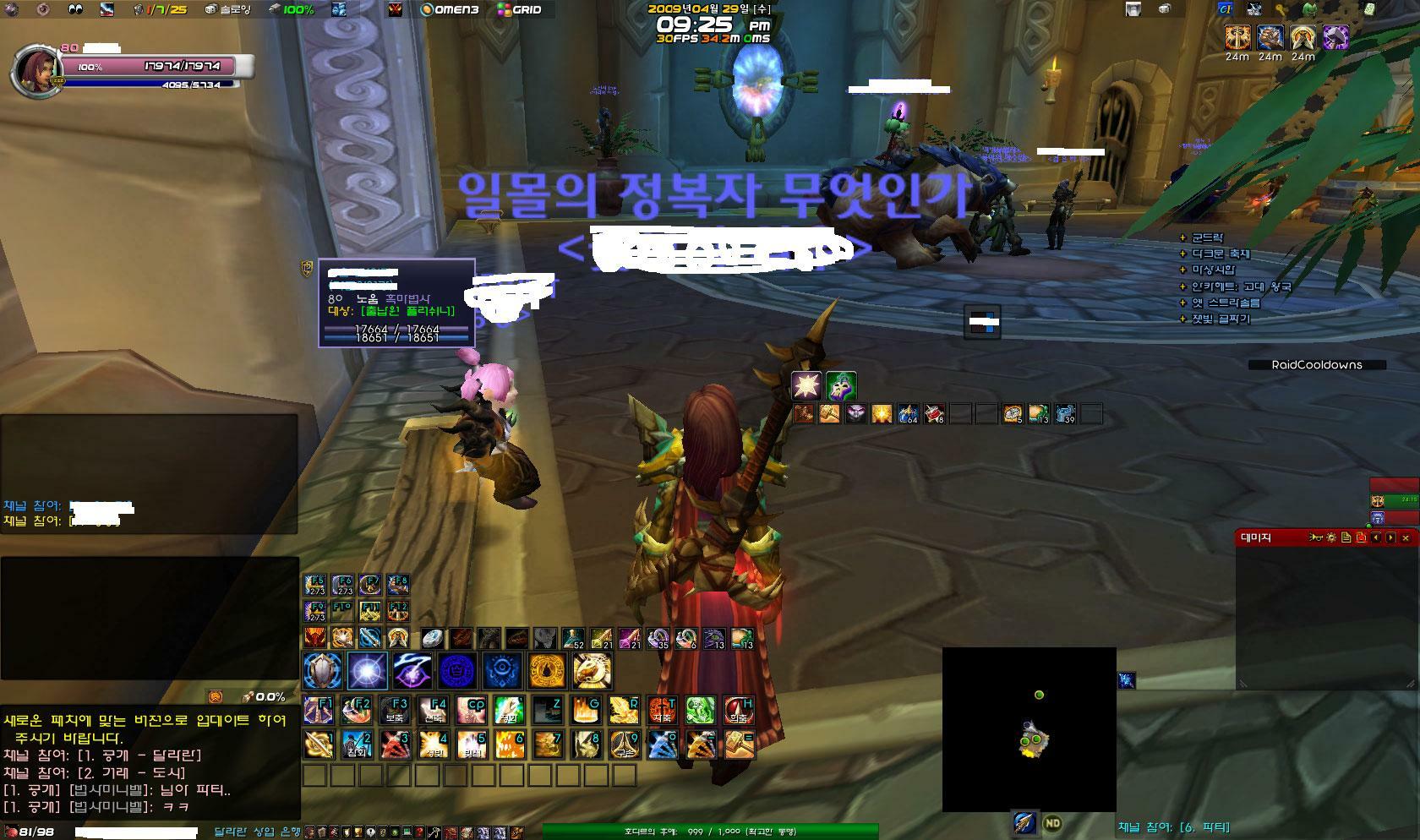Click the red X icon left of Omen3
Image resolution: width=1420 pixels, height=840 pixels.
click(395, 11)
